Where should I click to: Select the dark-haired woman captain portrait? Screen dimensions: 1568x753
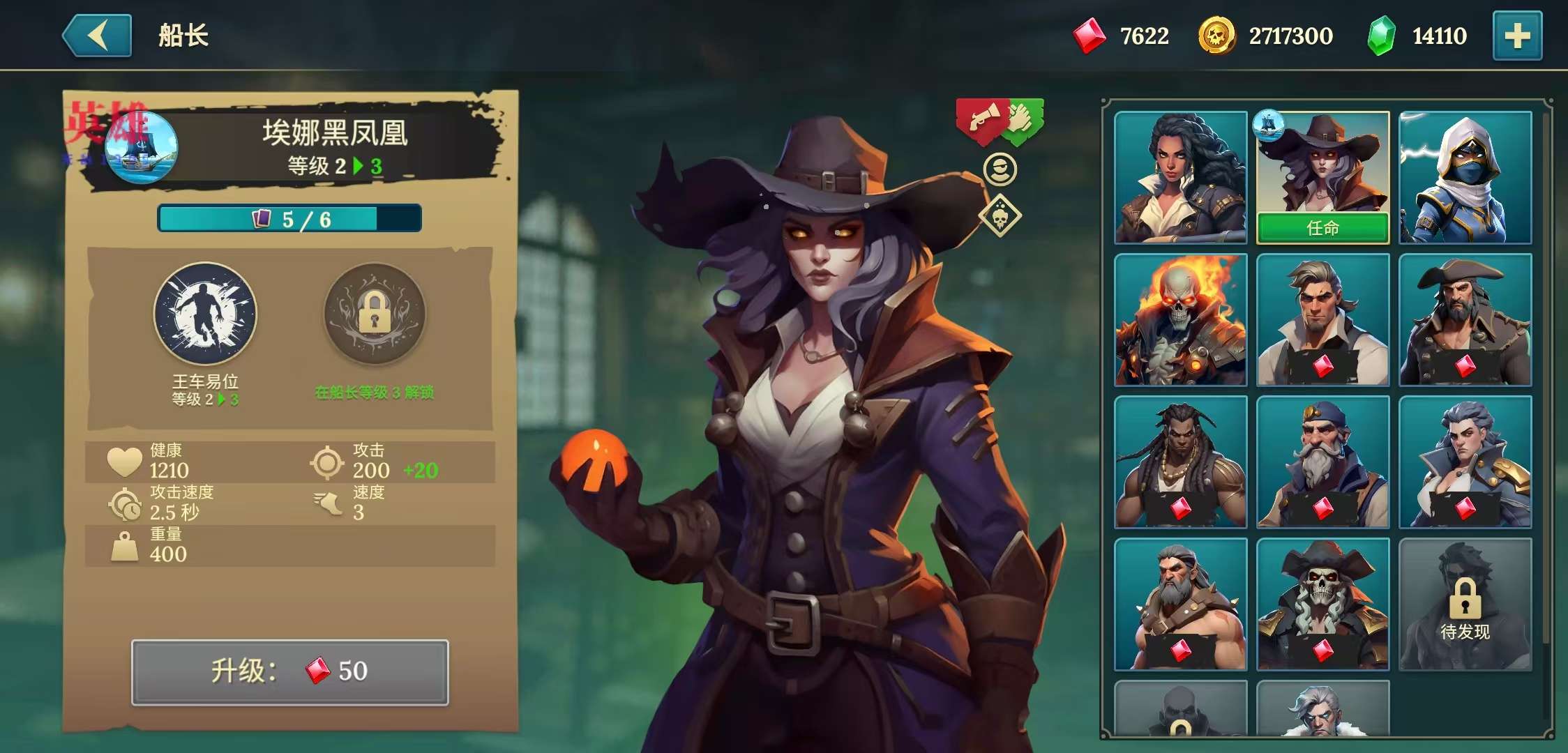1180,178
